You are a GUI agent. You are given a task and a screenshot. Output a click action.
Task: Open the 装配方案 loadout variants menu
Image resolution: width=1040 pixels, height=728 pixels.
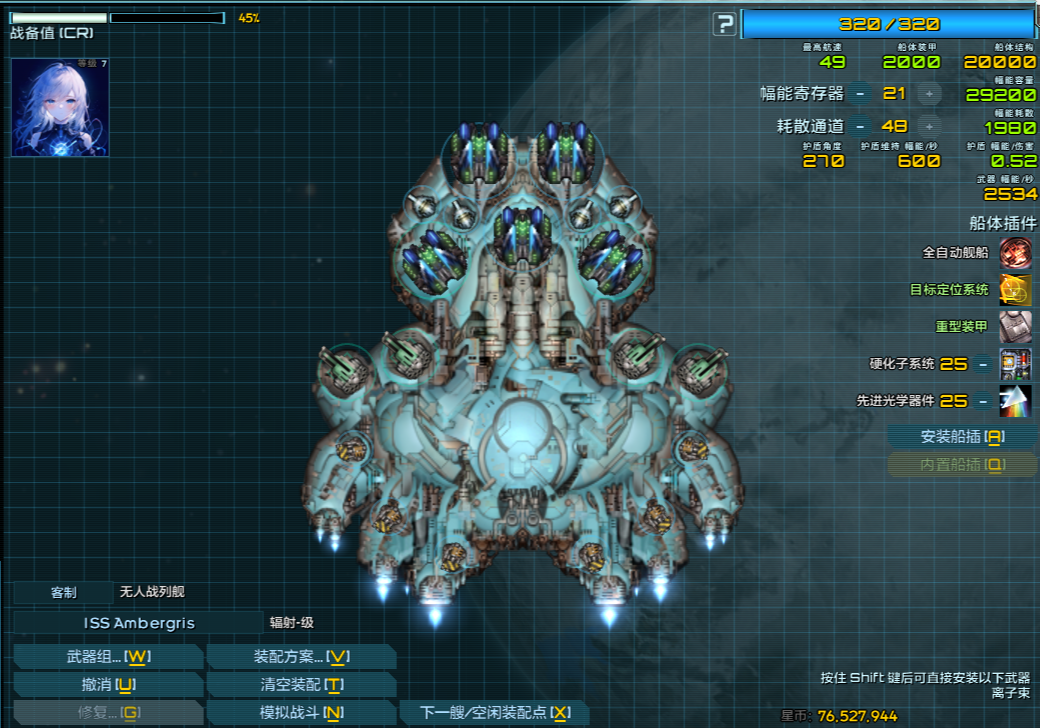pos(300,657)
